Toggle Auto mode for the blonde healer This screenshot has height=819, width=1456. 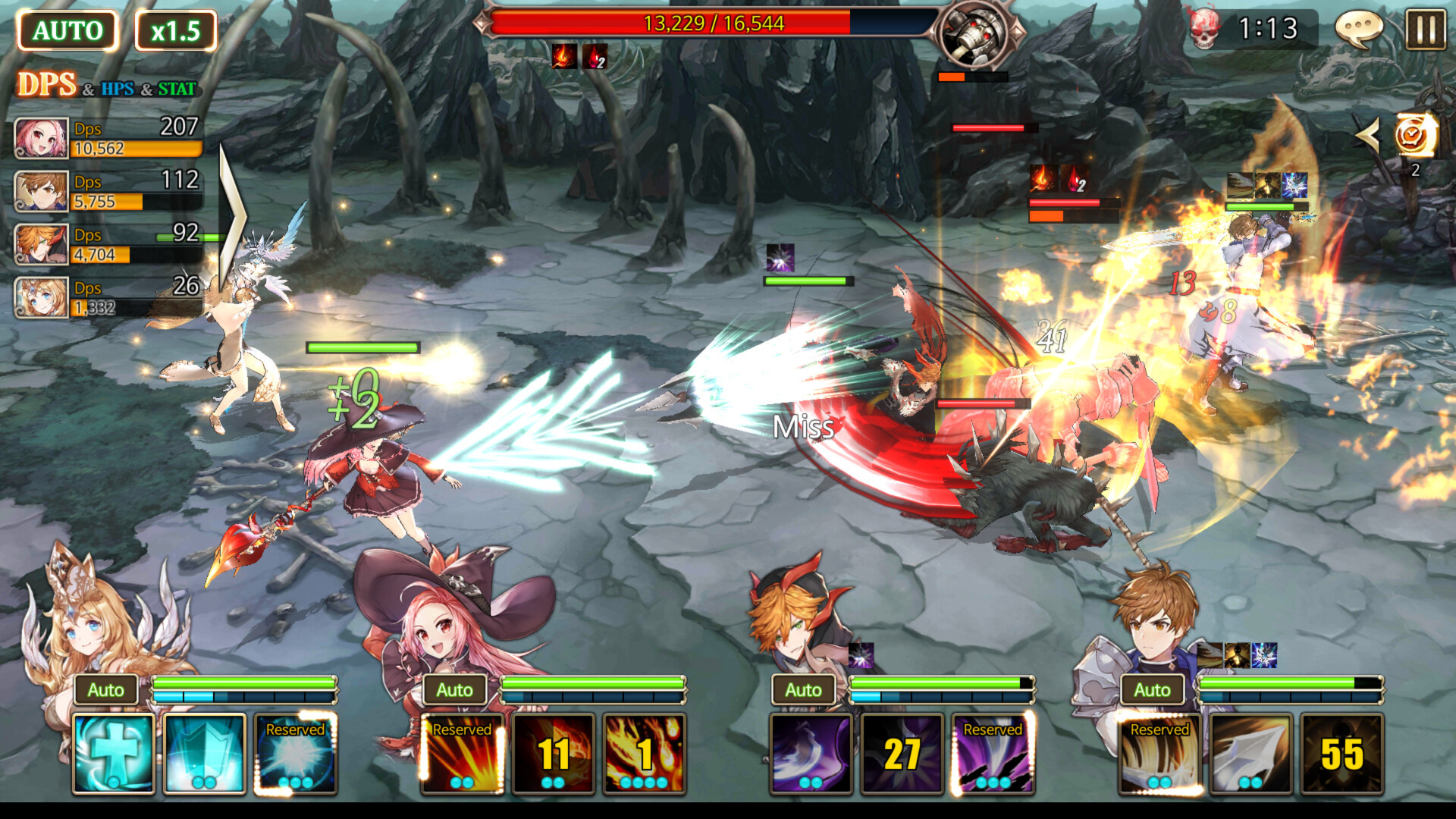coord(106,689)
